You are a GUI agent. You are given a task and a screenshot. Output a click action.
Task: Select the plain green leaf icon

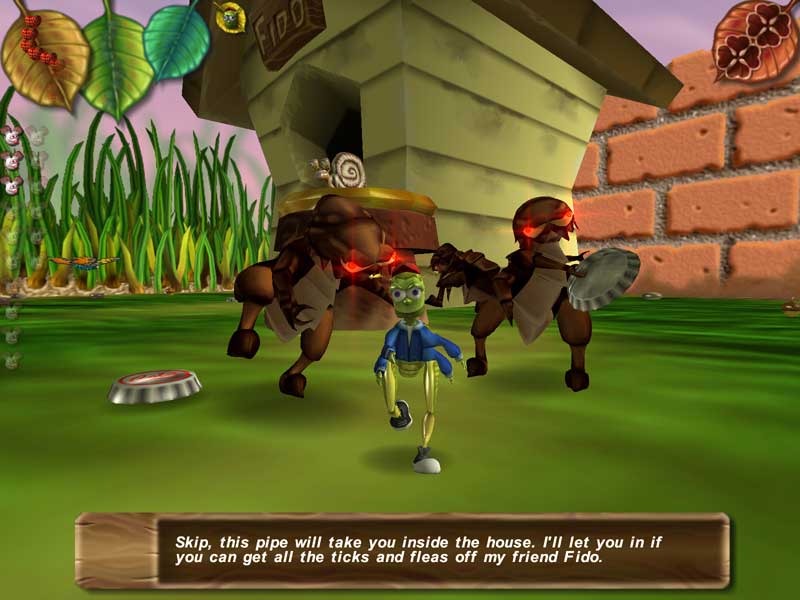click(115, 58)
